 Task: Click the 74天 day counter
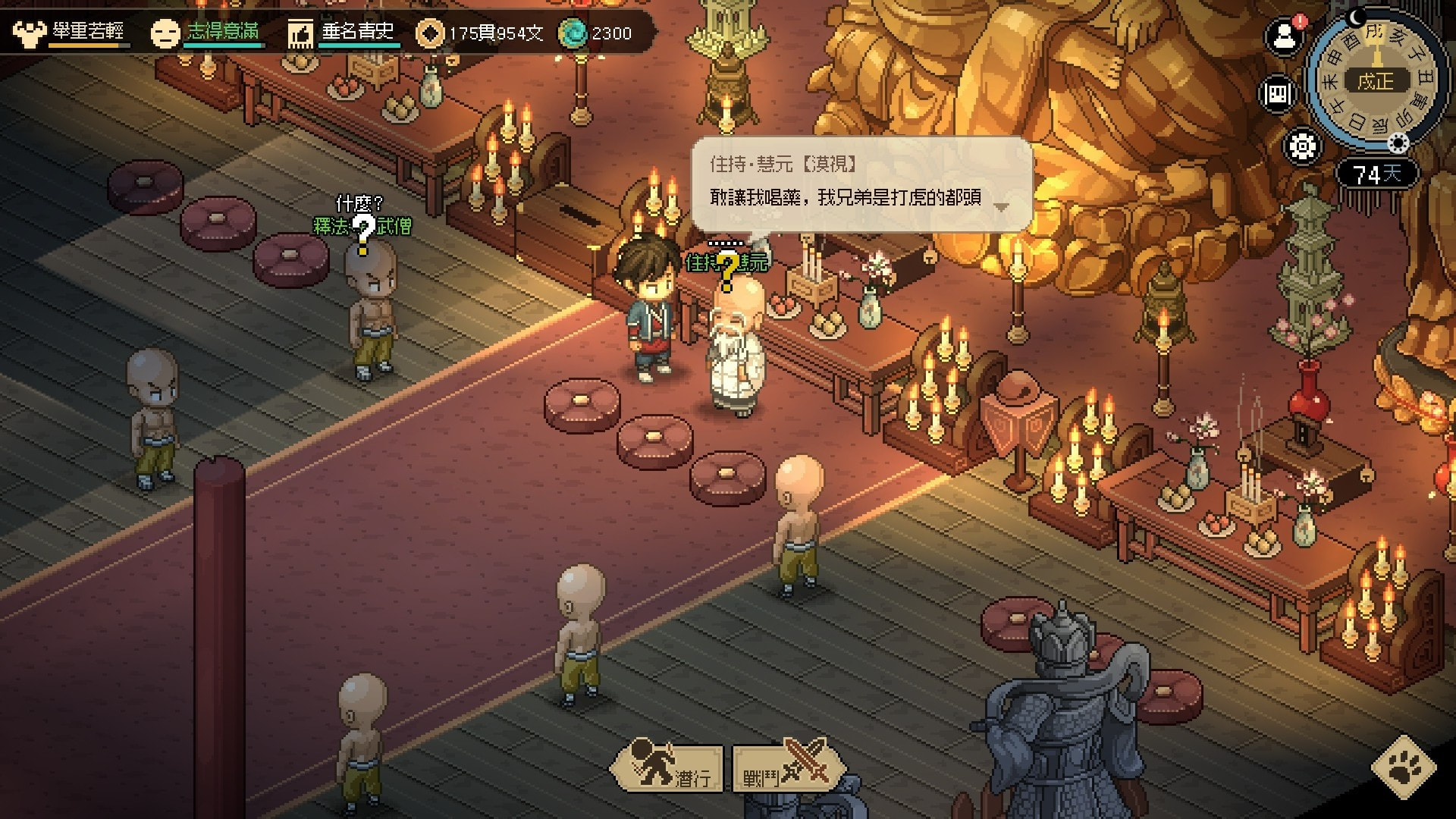pyautogui.click(x=1376, y=174)
